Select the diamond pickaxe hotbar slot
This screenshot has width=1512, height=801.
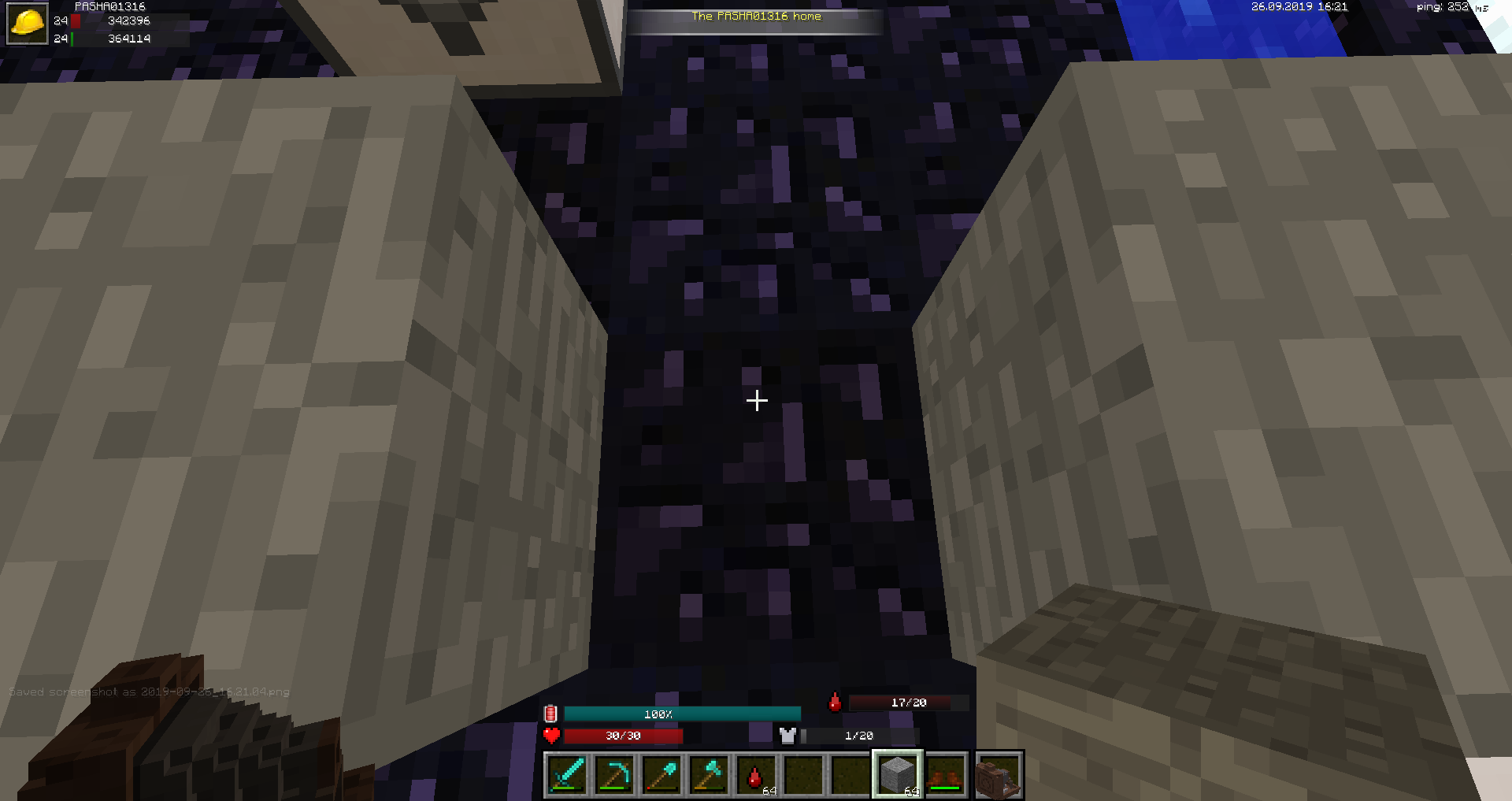614,775
